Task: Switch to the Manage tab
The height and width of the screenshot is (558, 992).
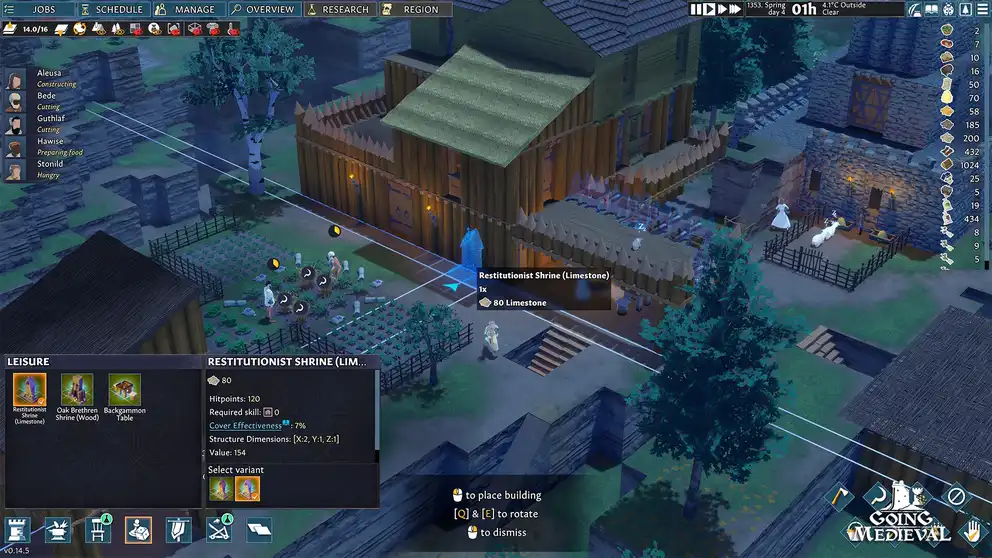Action: (x=185, y=9)
